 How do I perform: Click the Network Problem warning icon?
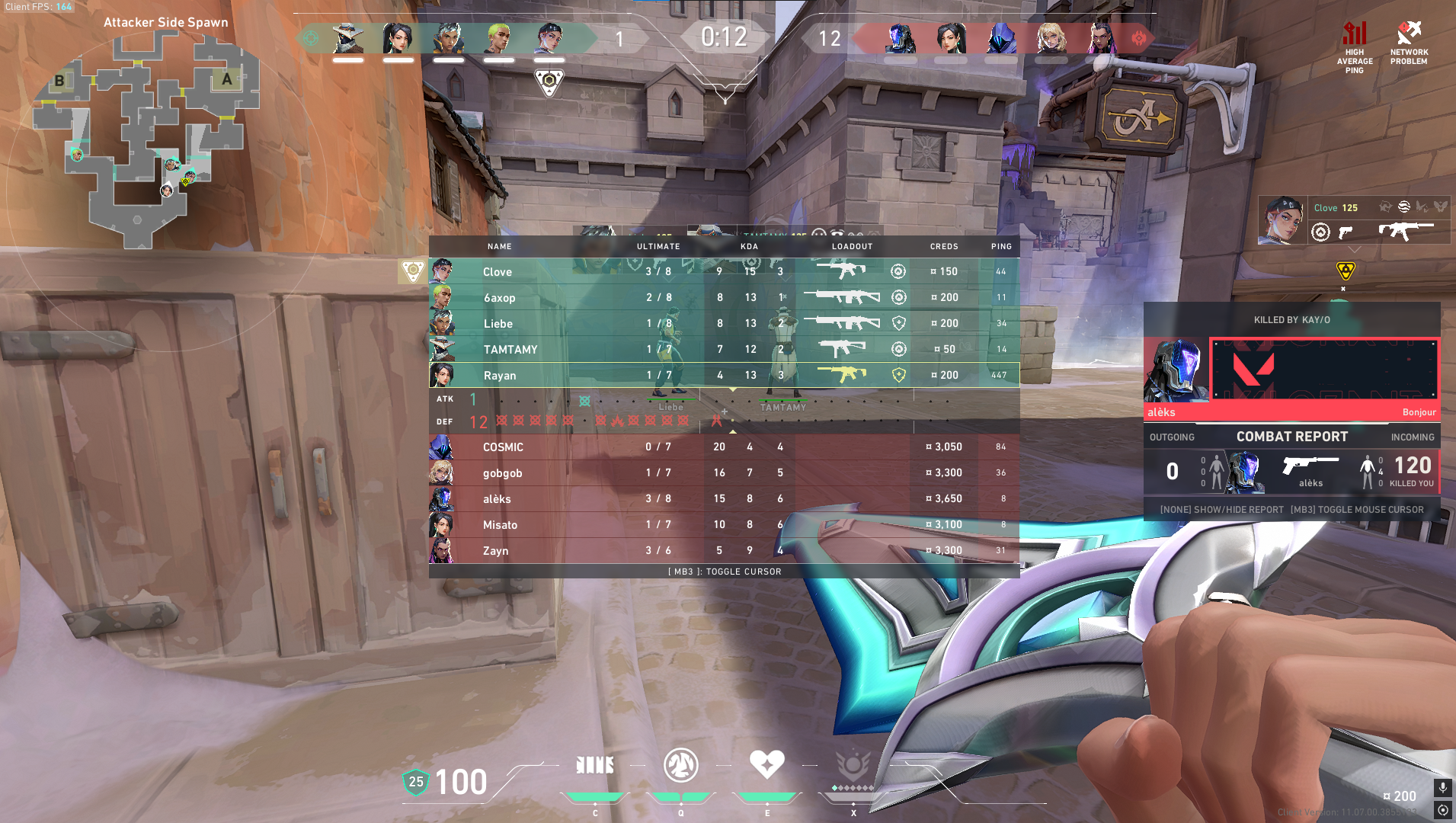[x=1409, y=43]
